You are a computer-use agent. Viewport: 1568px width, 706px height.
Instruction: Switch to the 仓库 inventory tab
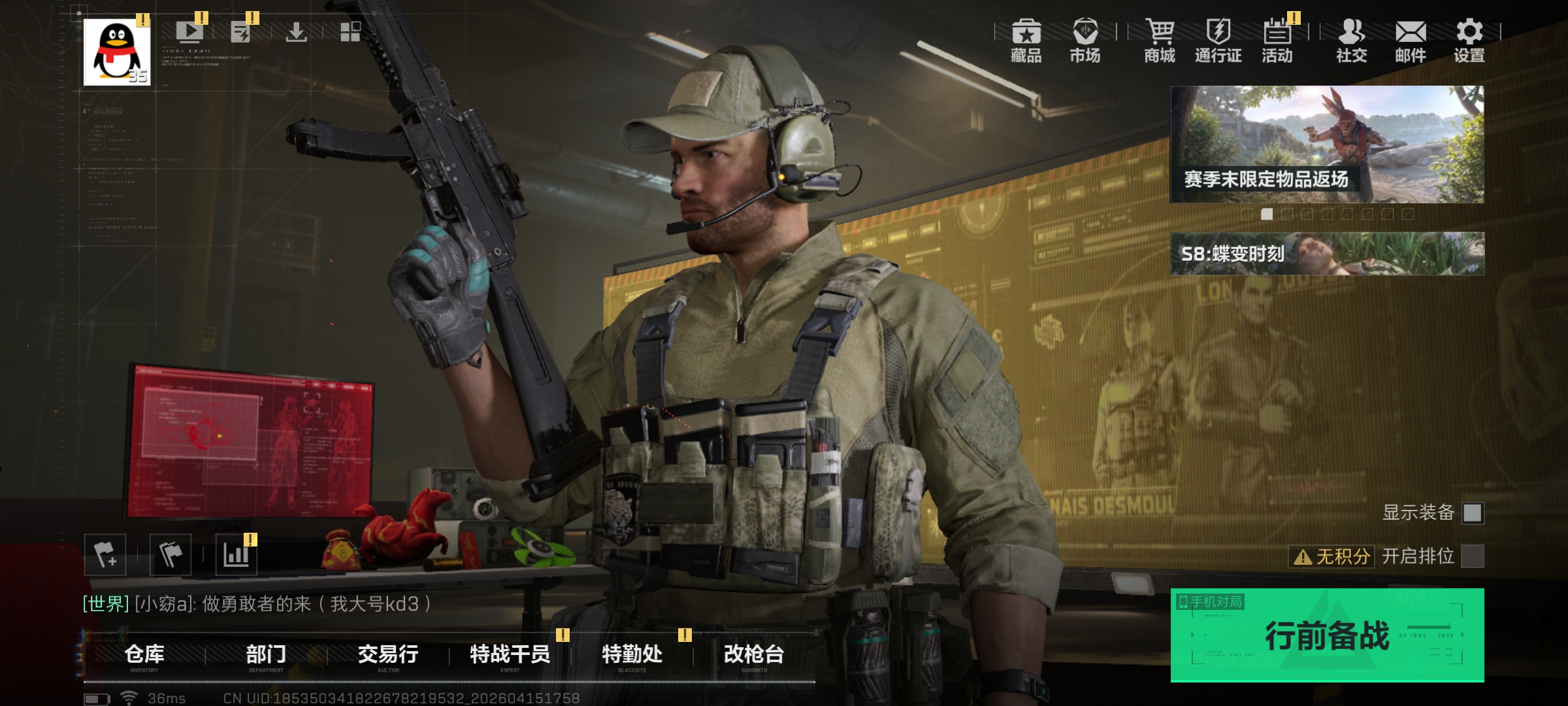[144, 654]
